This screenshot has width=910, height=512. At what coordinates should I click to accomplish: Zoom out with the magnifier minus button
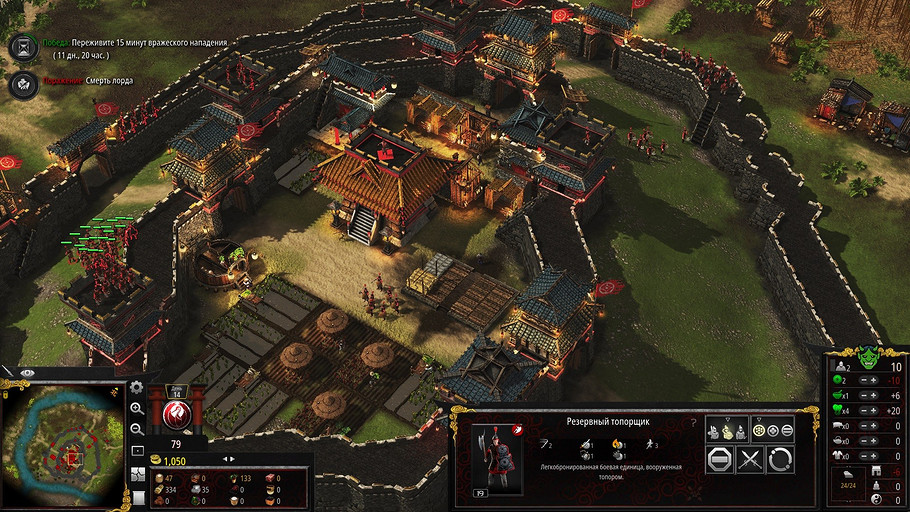[138, 428]
